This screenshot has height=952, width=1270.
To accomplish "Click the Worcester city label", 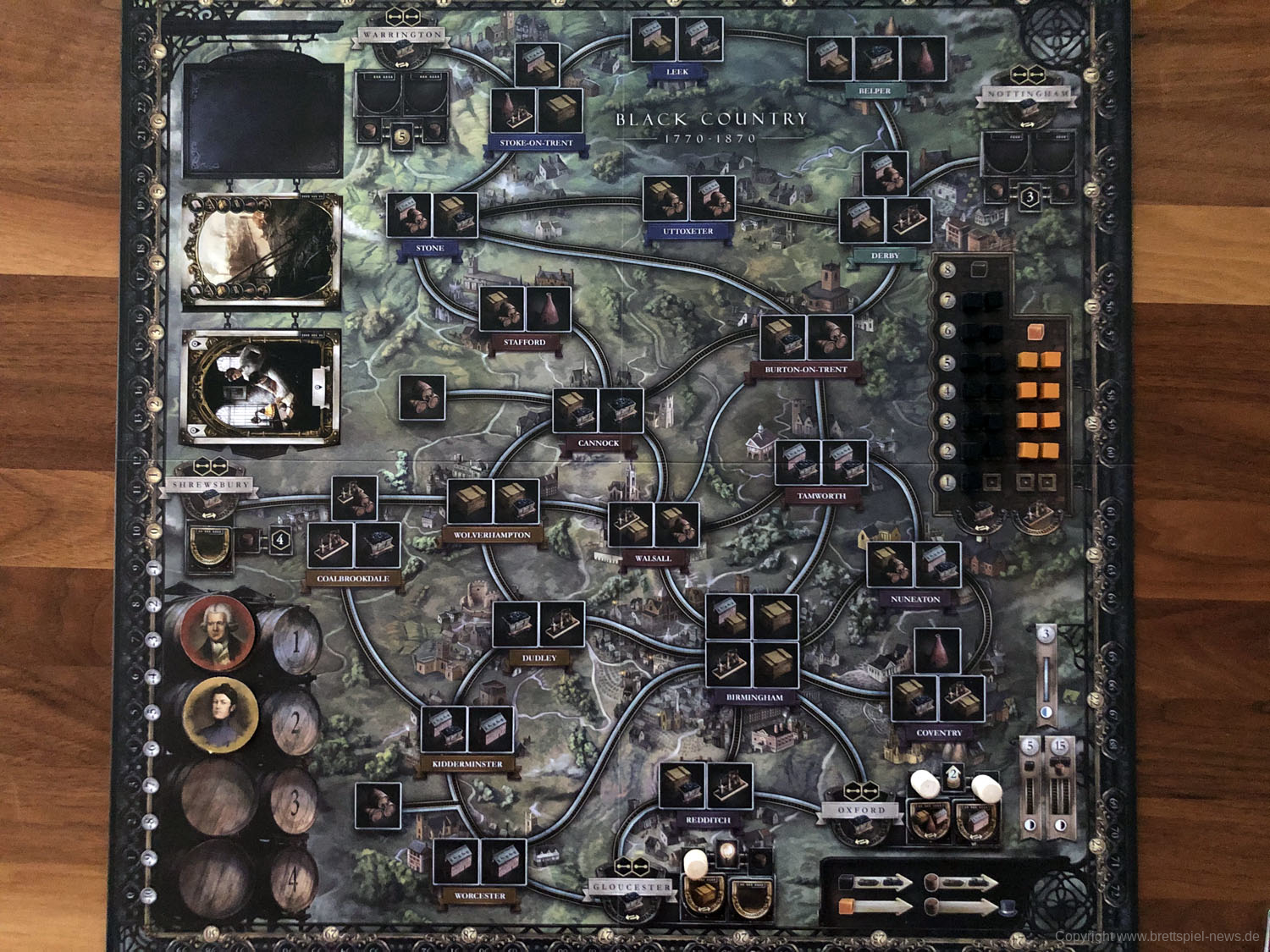I will (480, 895).
